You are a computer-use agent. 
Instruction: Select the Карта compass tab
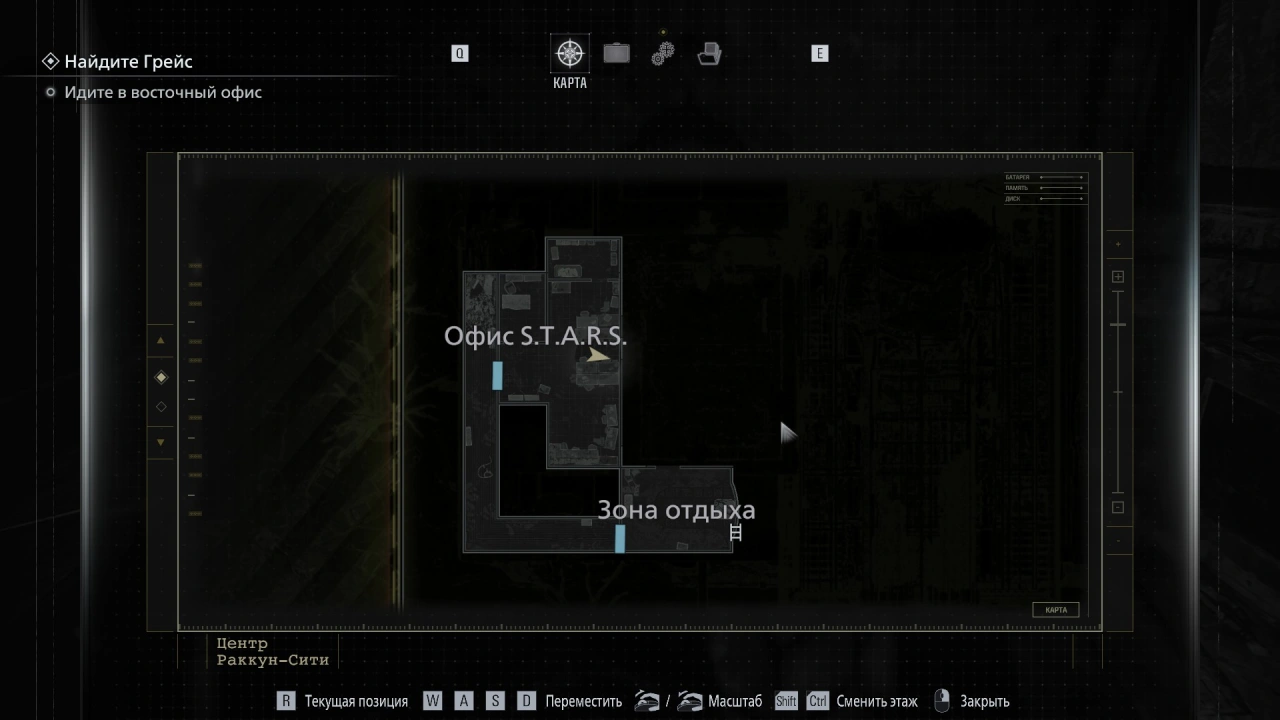coord(570,54)
